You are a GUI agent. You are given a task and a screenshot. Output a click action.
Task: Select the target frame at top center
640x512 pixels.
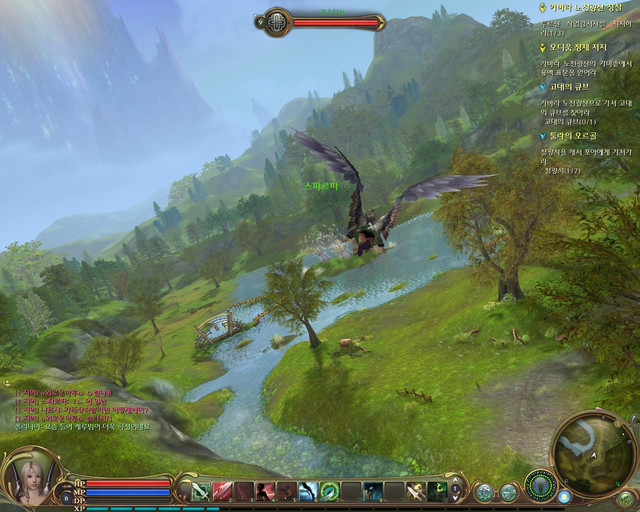pos(321,21)
